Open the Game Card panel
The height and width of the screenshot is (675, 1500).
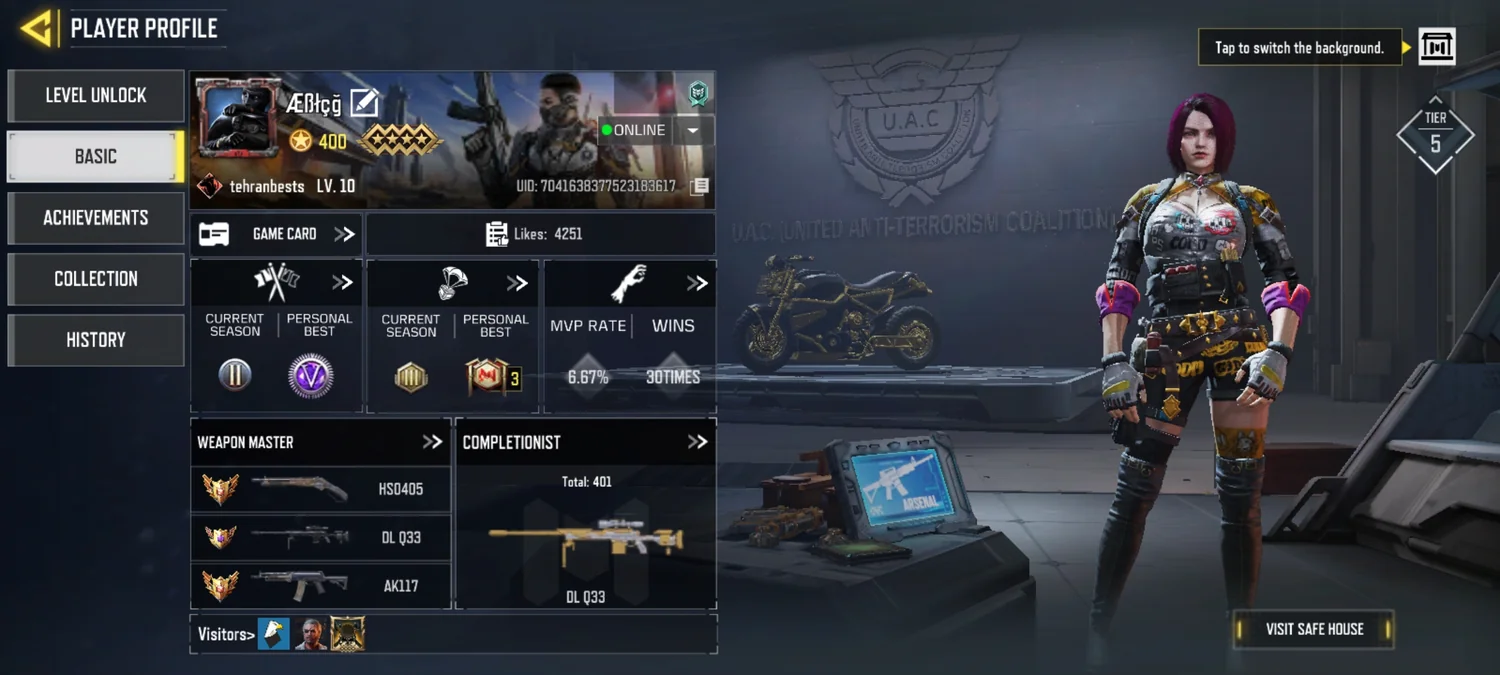tap(277, 234)
